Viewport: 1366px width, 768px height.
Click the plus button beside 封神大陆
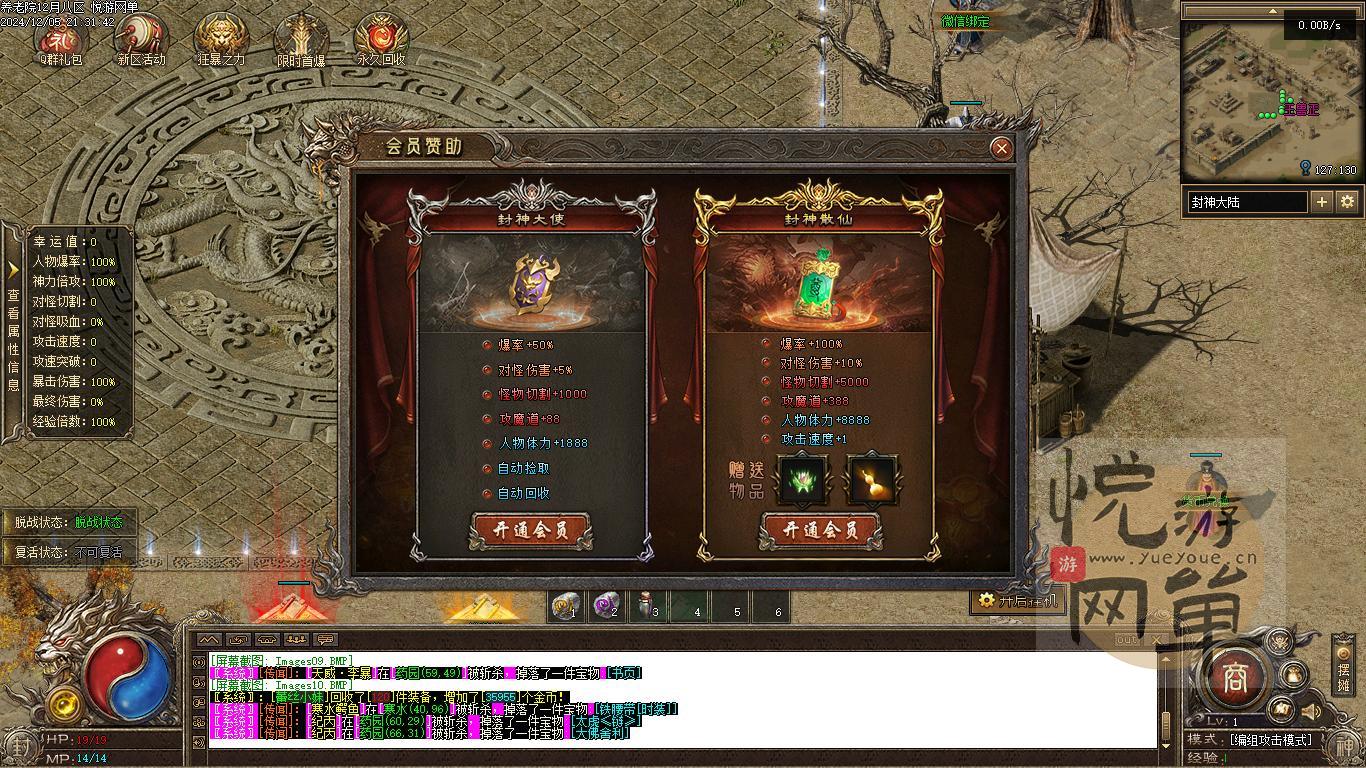point(1321,202)
